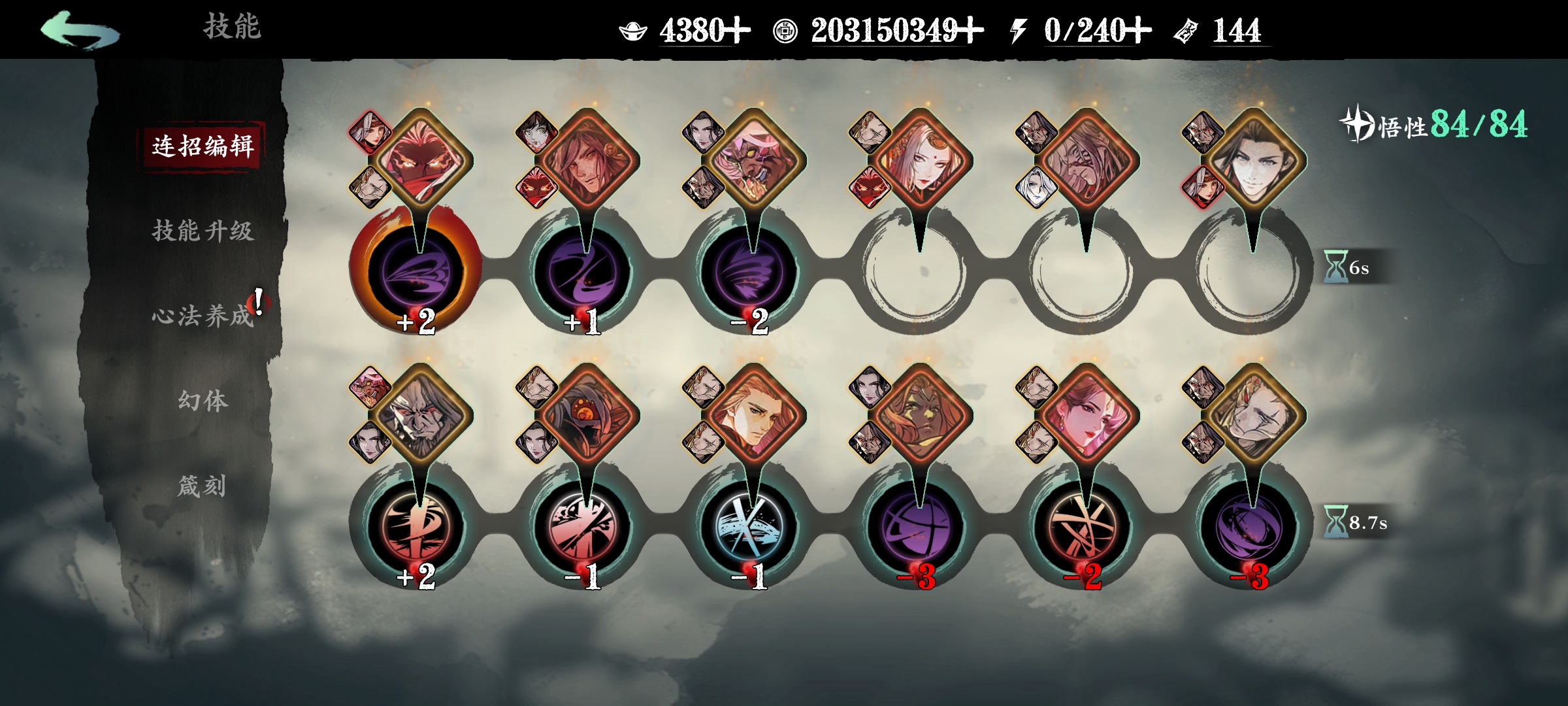The image size is (1568, 706).
Task: Select the purple vortex skill marked -3
Action: tap(1249, 526)
